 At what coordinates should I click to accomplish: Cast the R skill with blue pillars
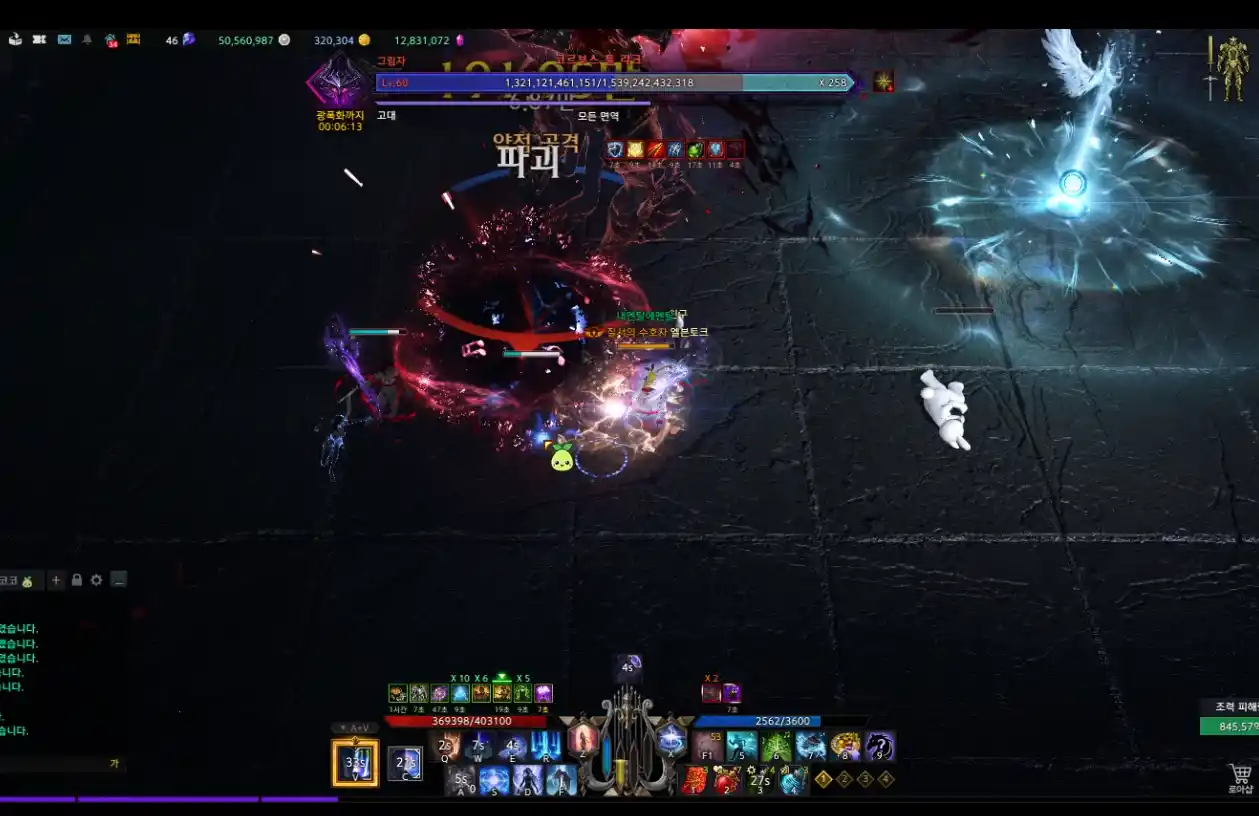point(545,746)
